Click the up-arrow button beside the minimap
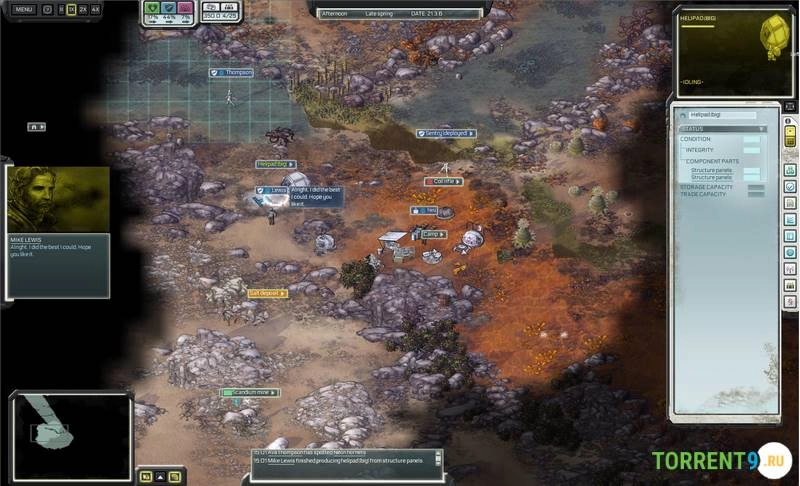The height and width of the screenshot is (486, 800). point(160,476)
